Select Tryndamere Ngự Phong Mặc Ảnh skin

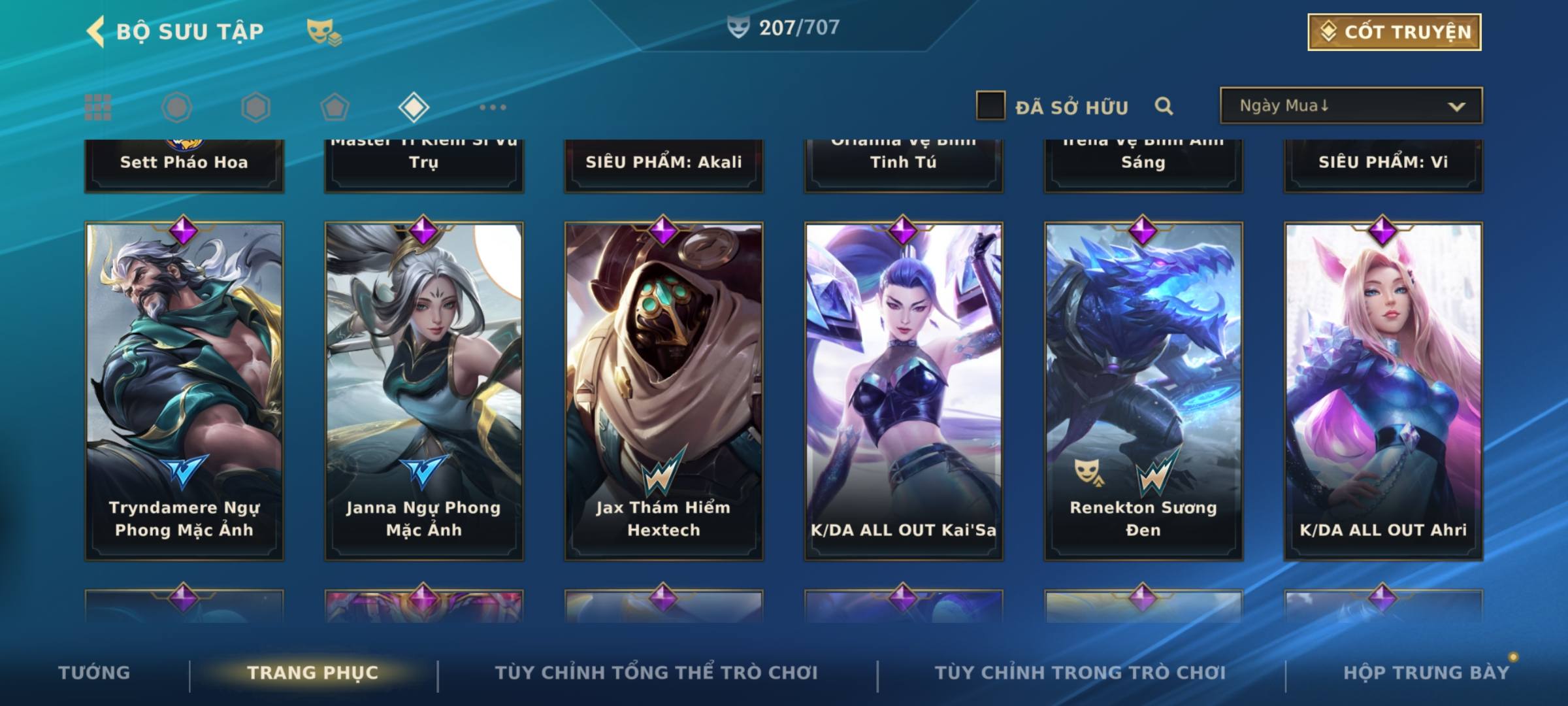(x=184, y=391)
